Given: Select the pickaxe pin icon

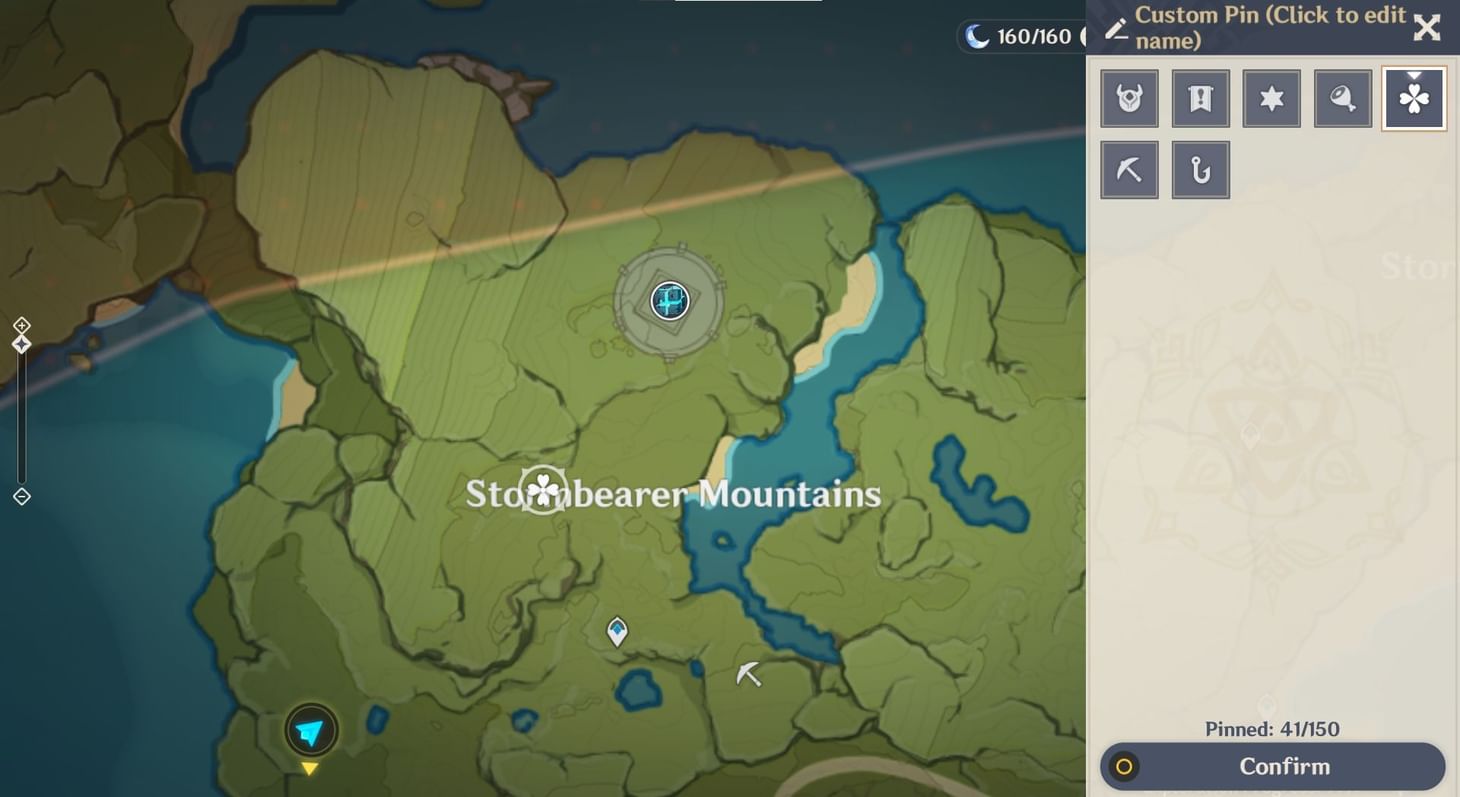Looking at the screenshot, I should point(1129,169).
